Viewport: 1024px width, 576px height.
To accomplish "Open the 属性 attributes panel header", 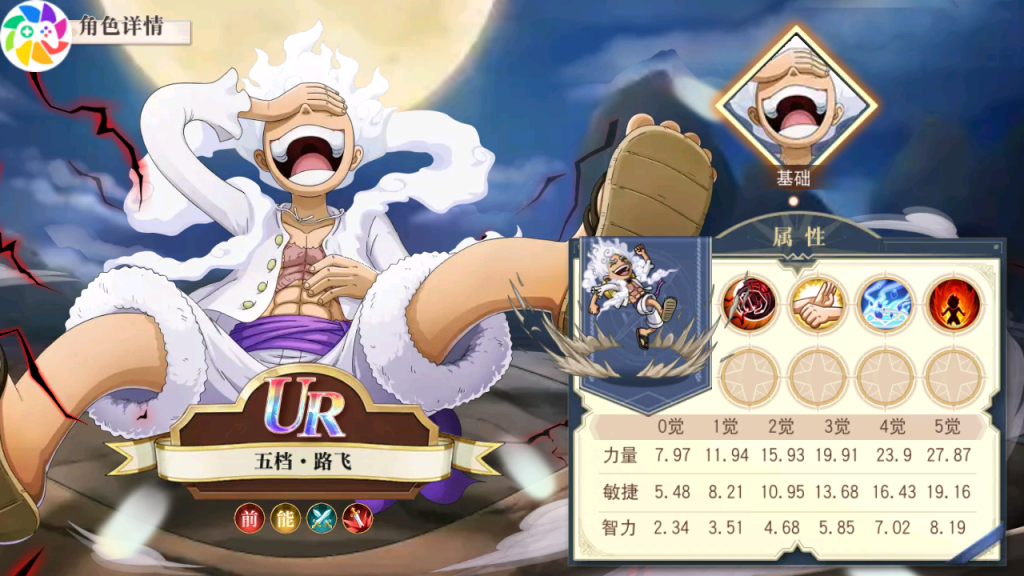I will click(798, 237).
